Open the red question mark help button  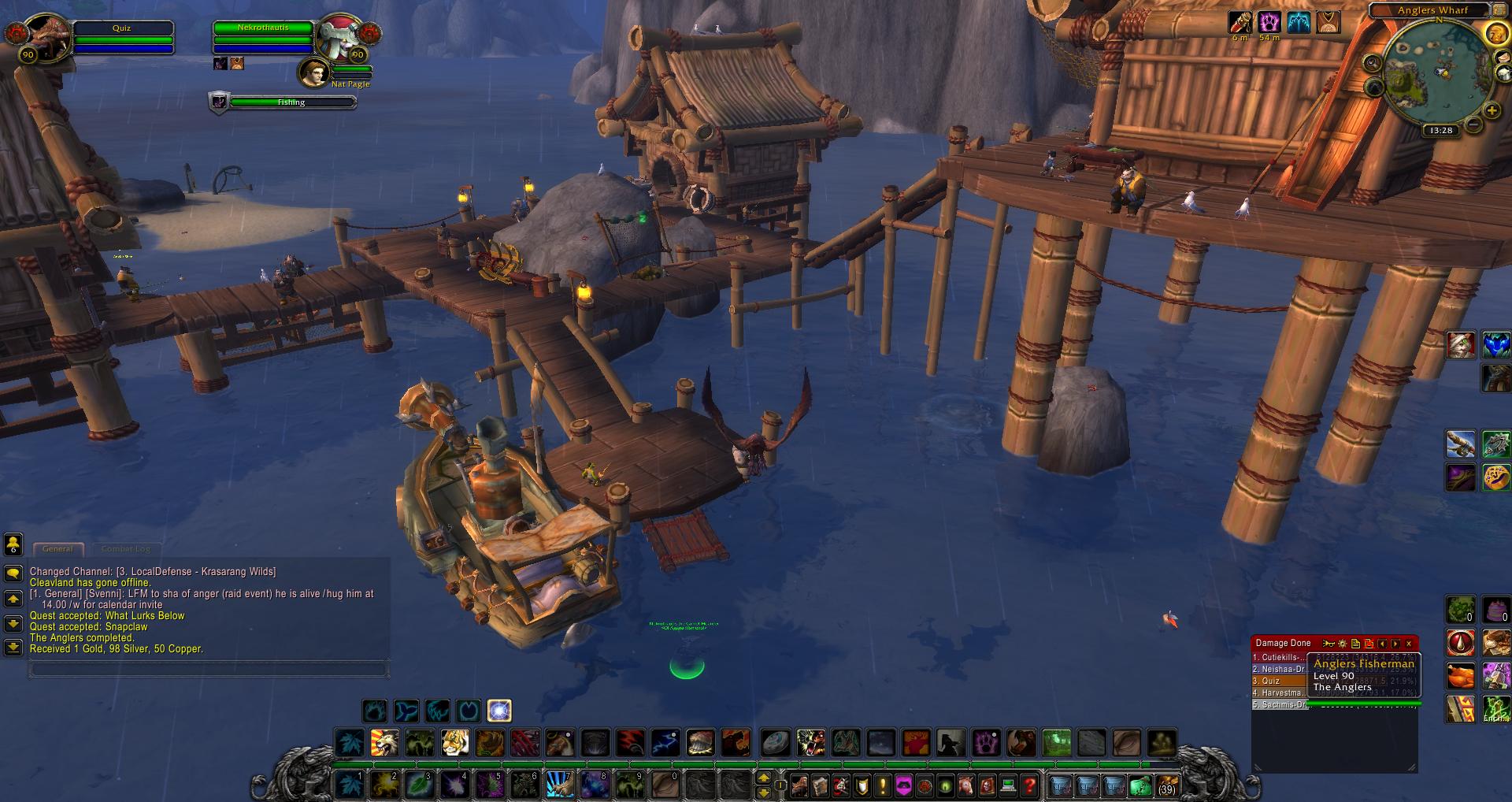[x=1028, y=785]
